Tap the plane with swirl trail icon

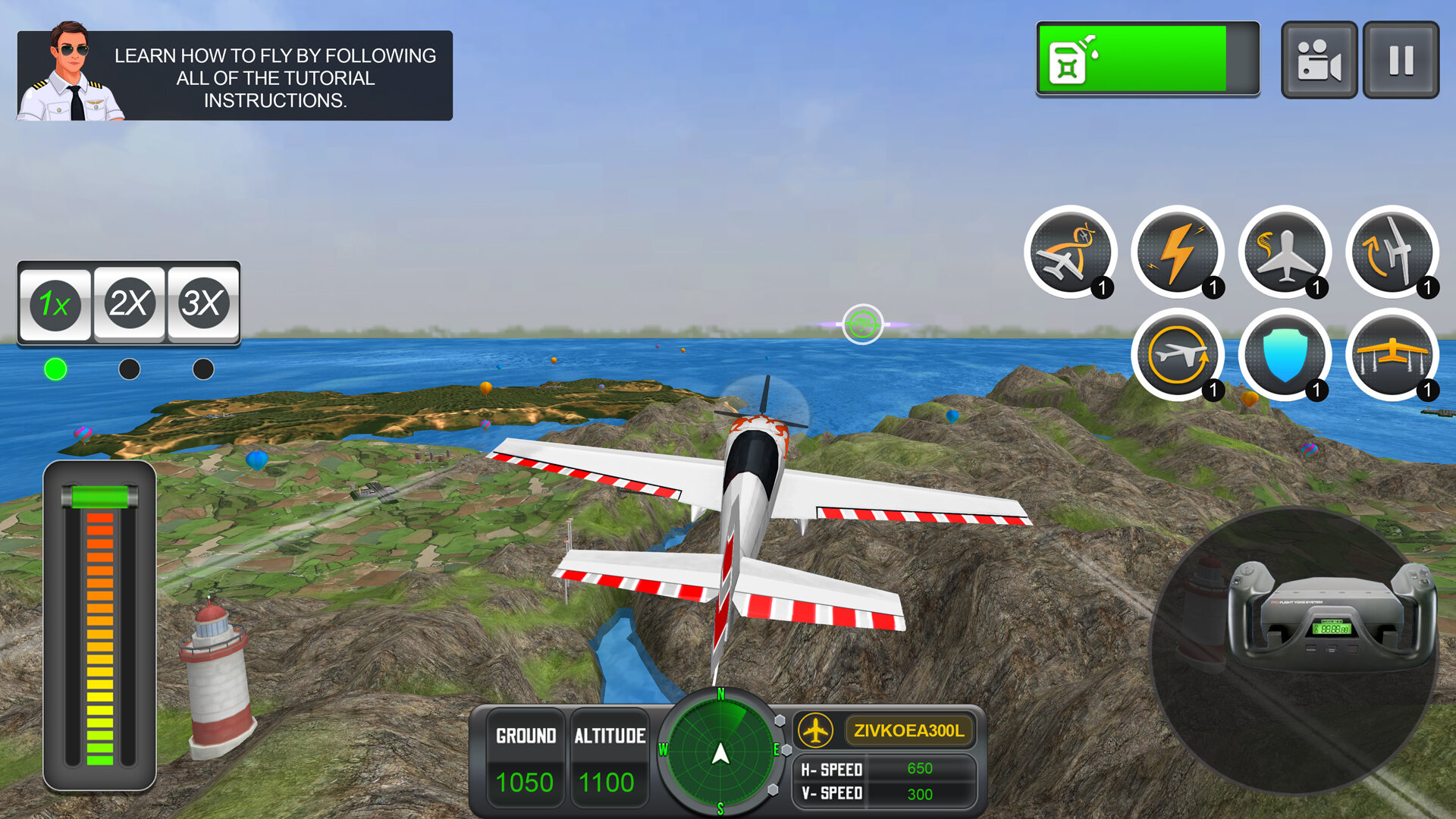(1285, 253)
